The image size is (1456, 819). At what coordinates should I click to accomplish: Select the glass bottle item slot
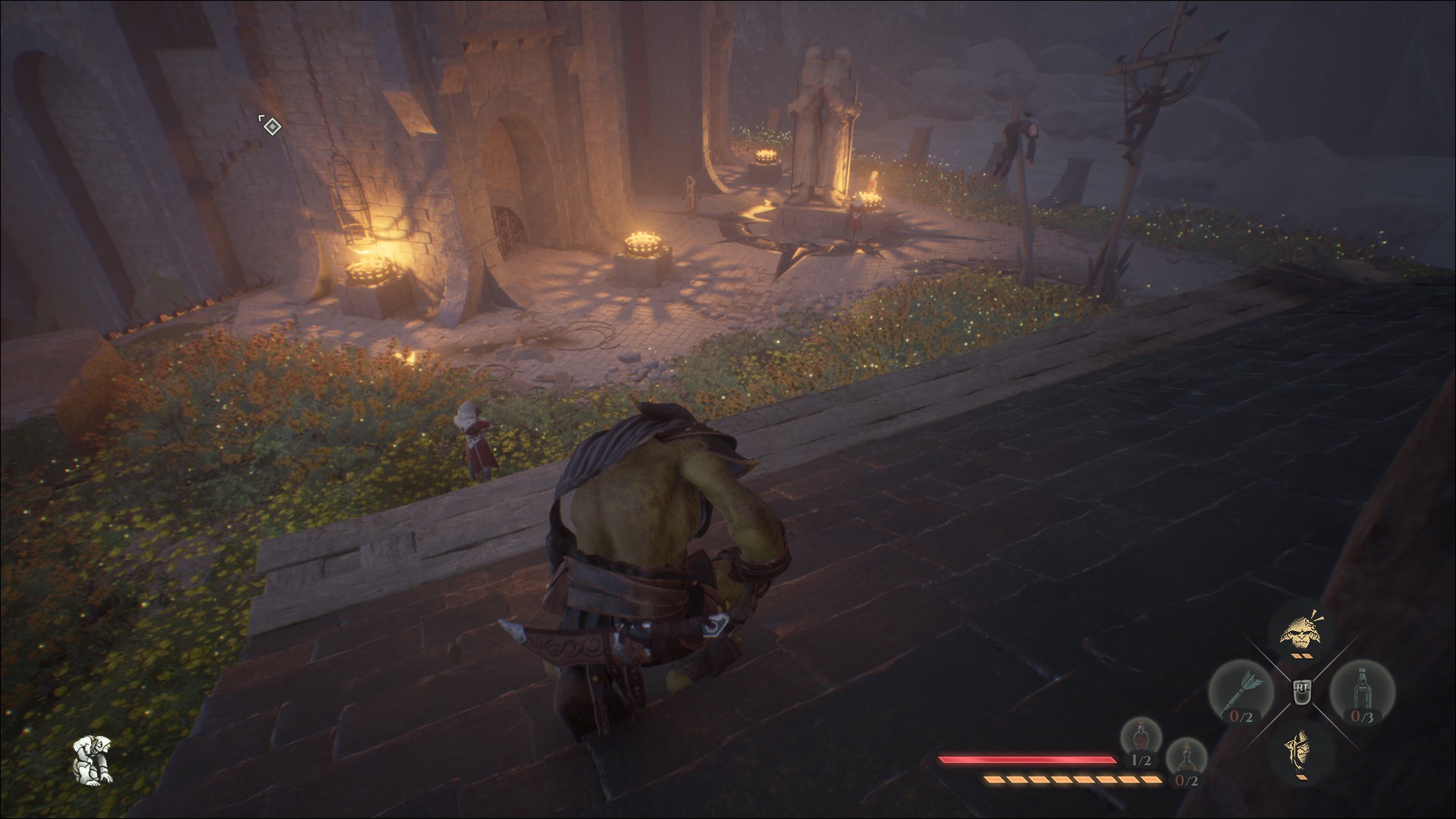point(1361,691)
